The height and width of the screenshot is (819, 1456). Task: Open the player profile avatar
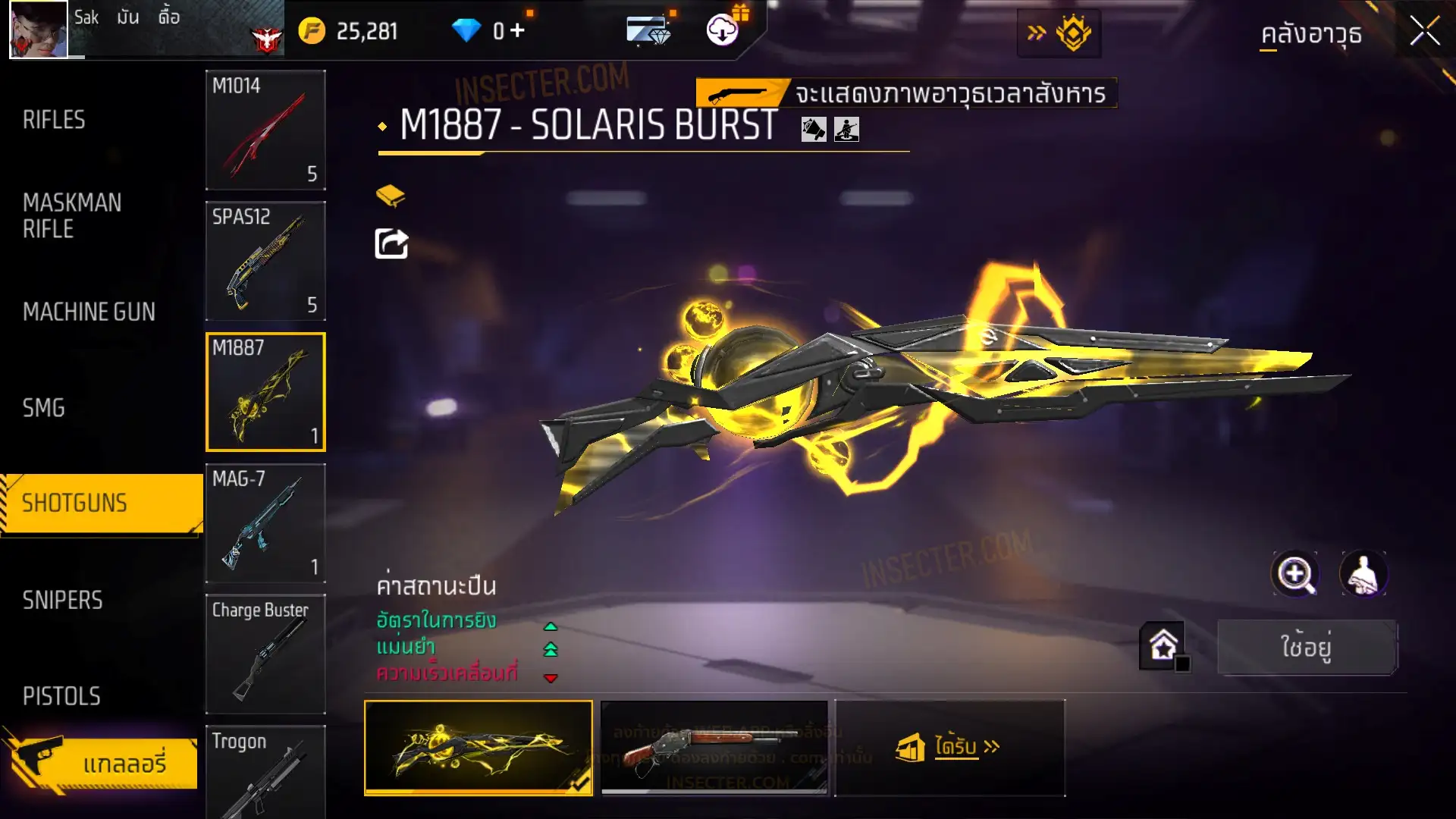(x=39, y=30)
